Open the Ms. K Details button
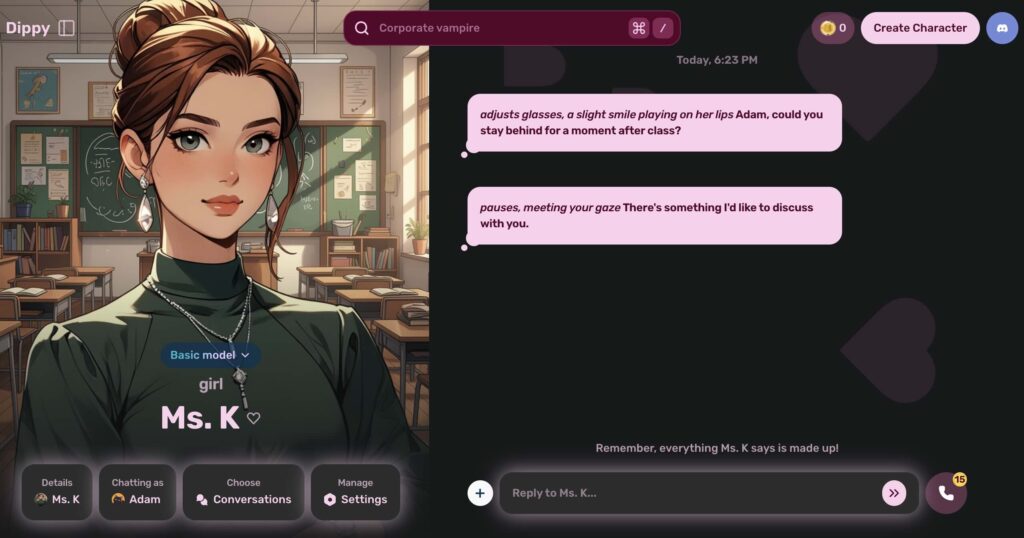The image size is (1024, 538). pos(57,491)
